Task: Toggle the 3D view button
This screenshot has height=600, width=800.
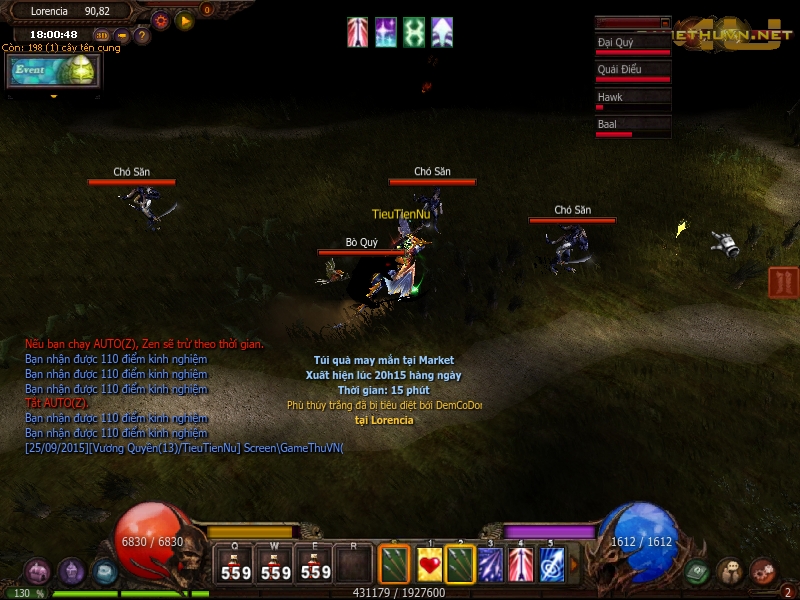Action: [102, 36]
